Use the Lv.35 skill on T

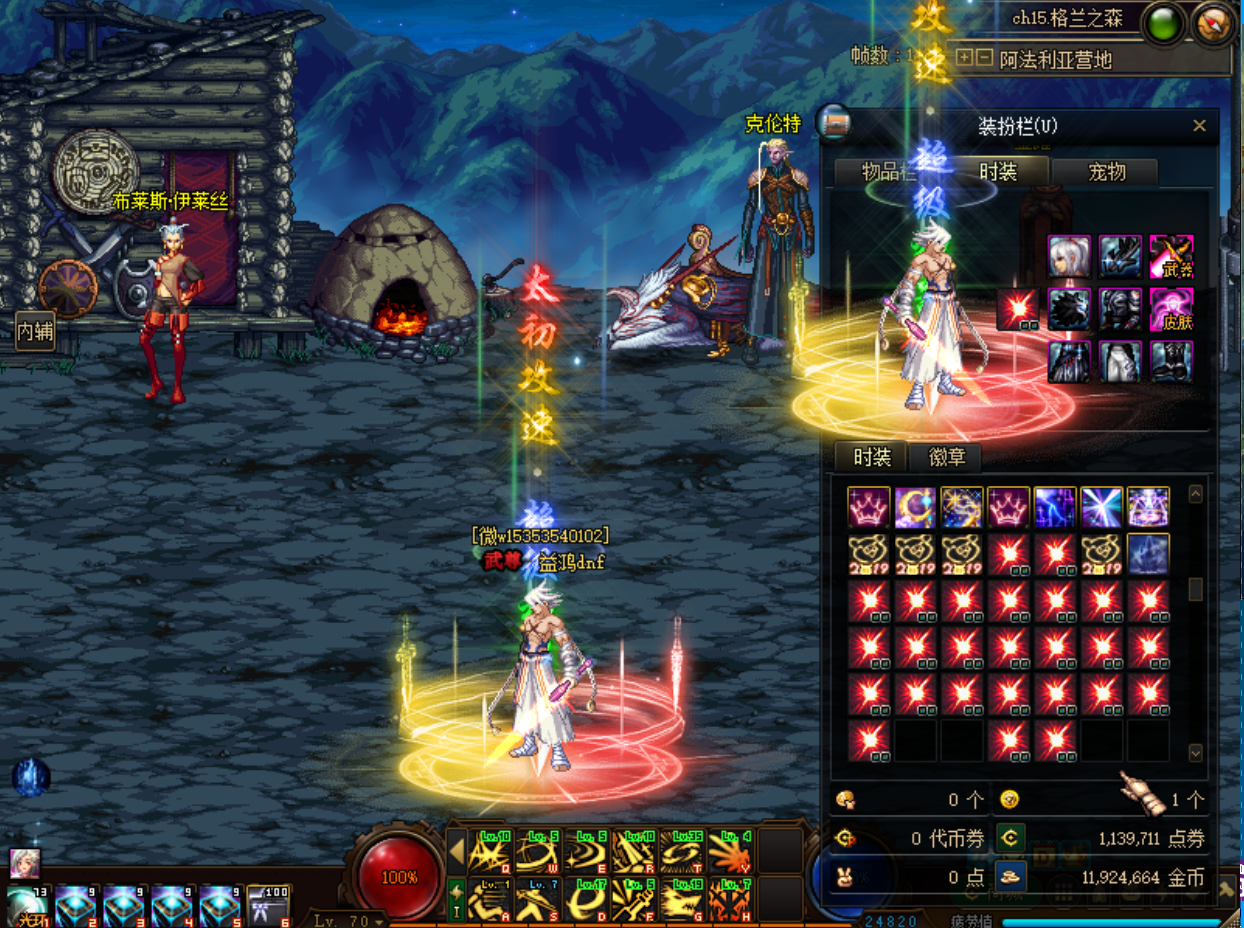click(x=683, y=853)
